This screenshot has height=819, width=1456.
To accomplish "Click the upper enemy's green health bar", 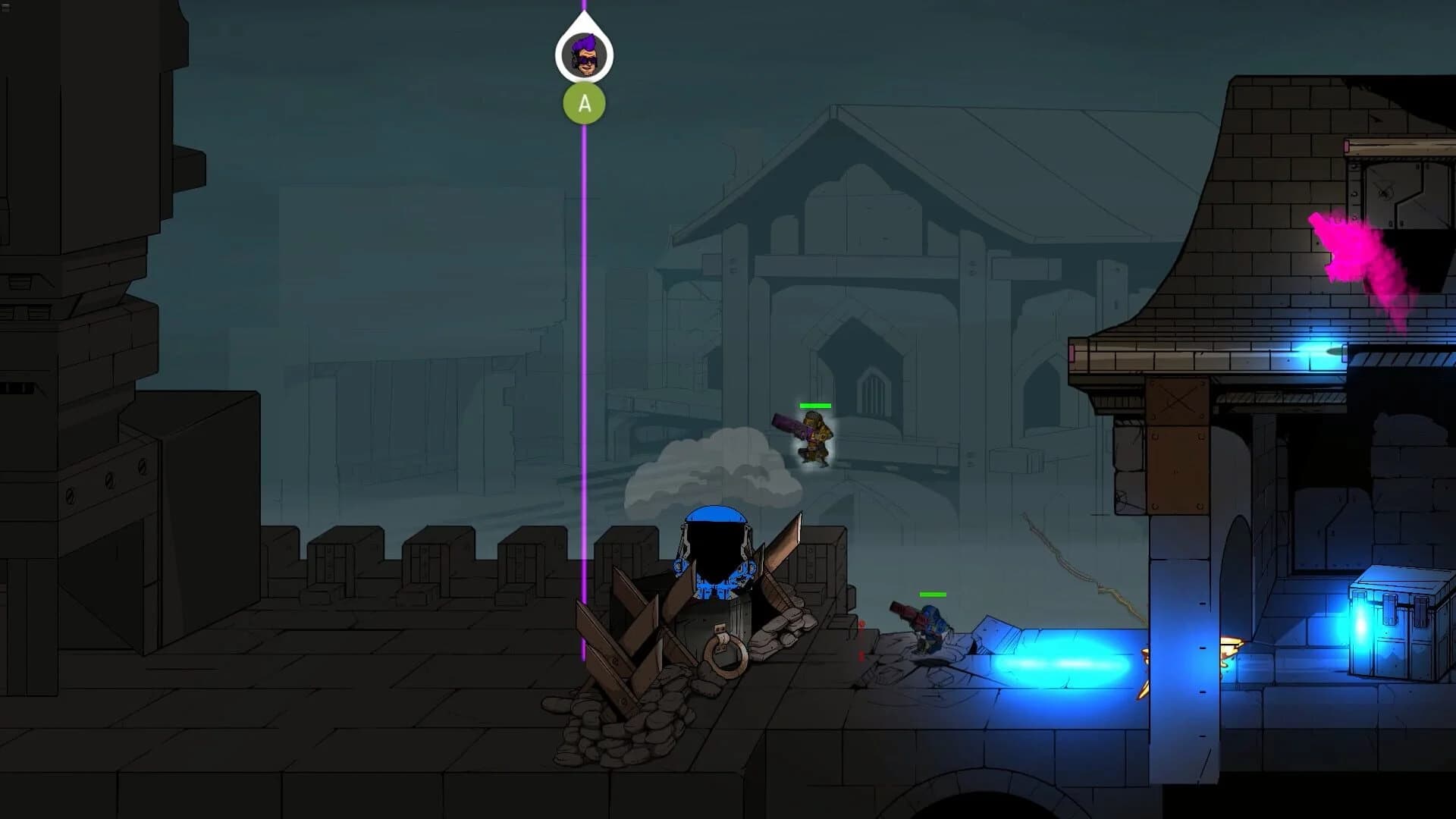I will [x=815, y=406].
